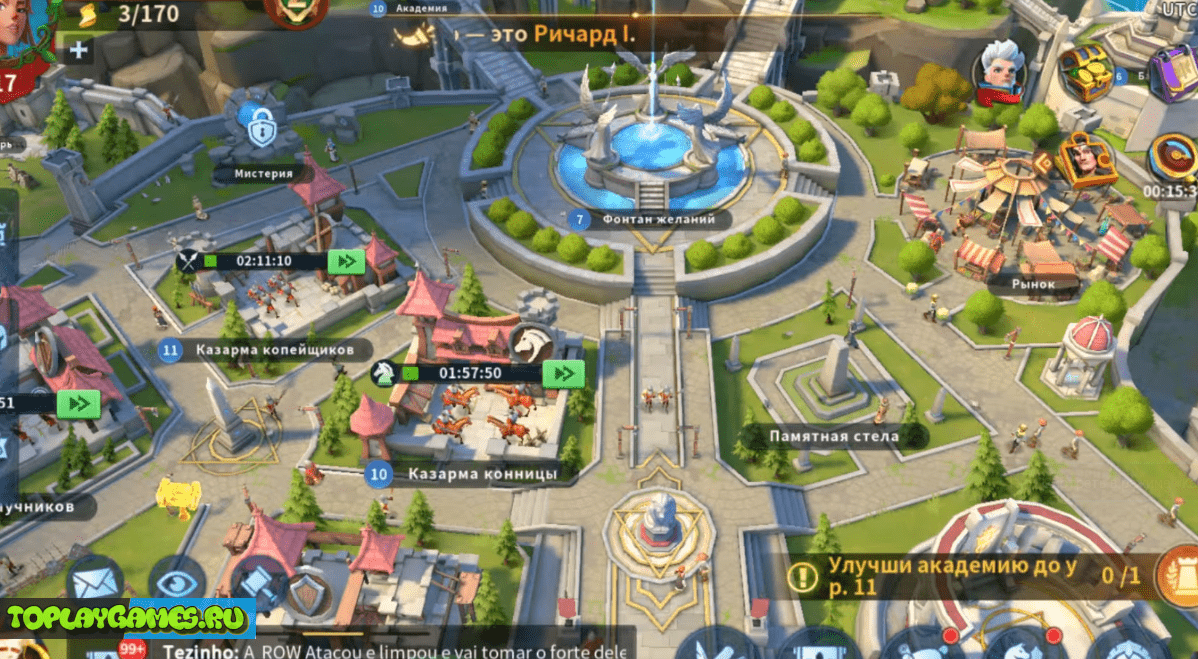Open the mail envelope icon
Screen dimensions: 1198x659
(96, 579)
